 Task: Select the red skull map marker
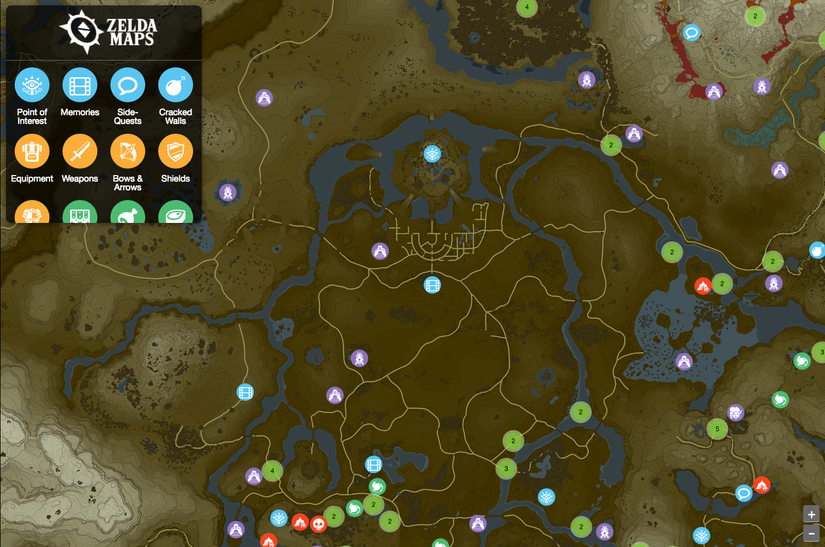pos(319,523)
